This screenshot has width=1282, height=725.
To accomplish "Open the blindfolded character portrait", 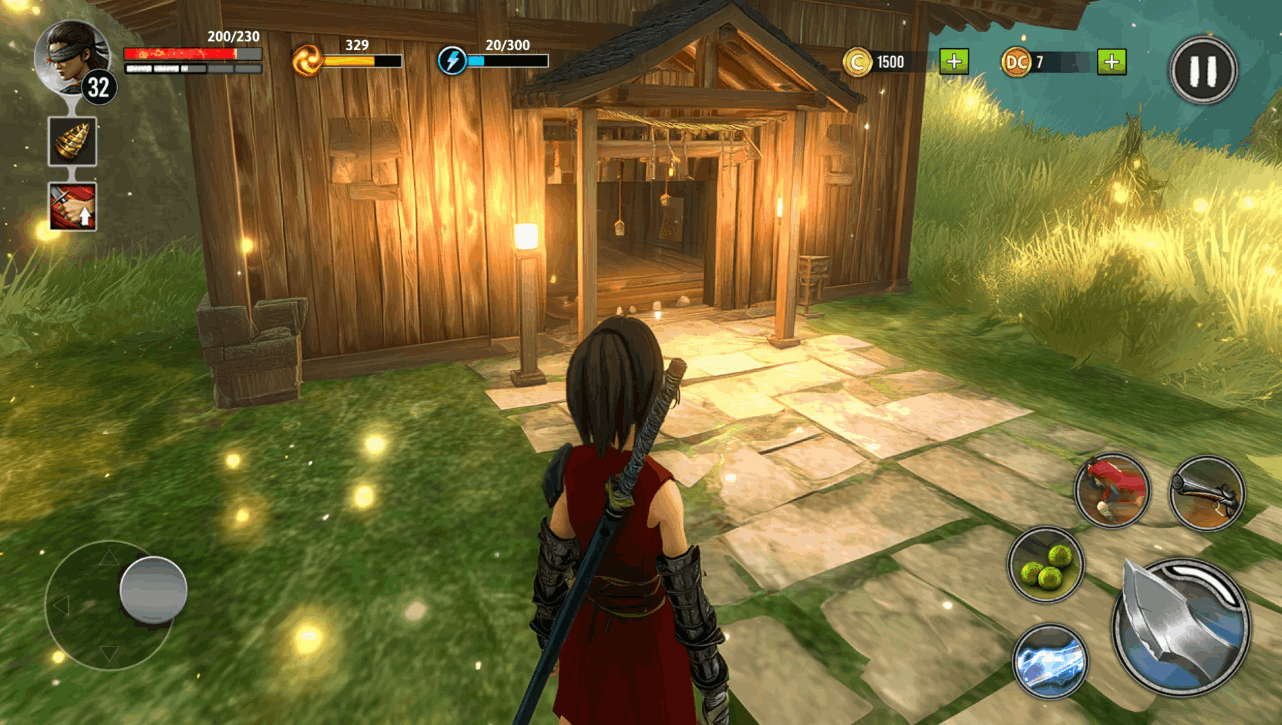I will pos(70,56).
